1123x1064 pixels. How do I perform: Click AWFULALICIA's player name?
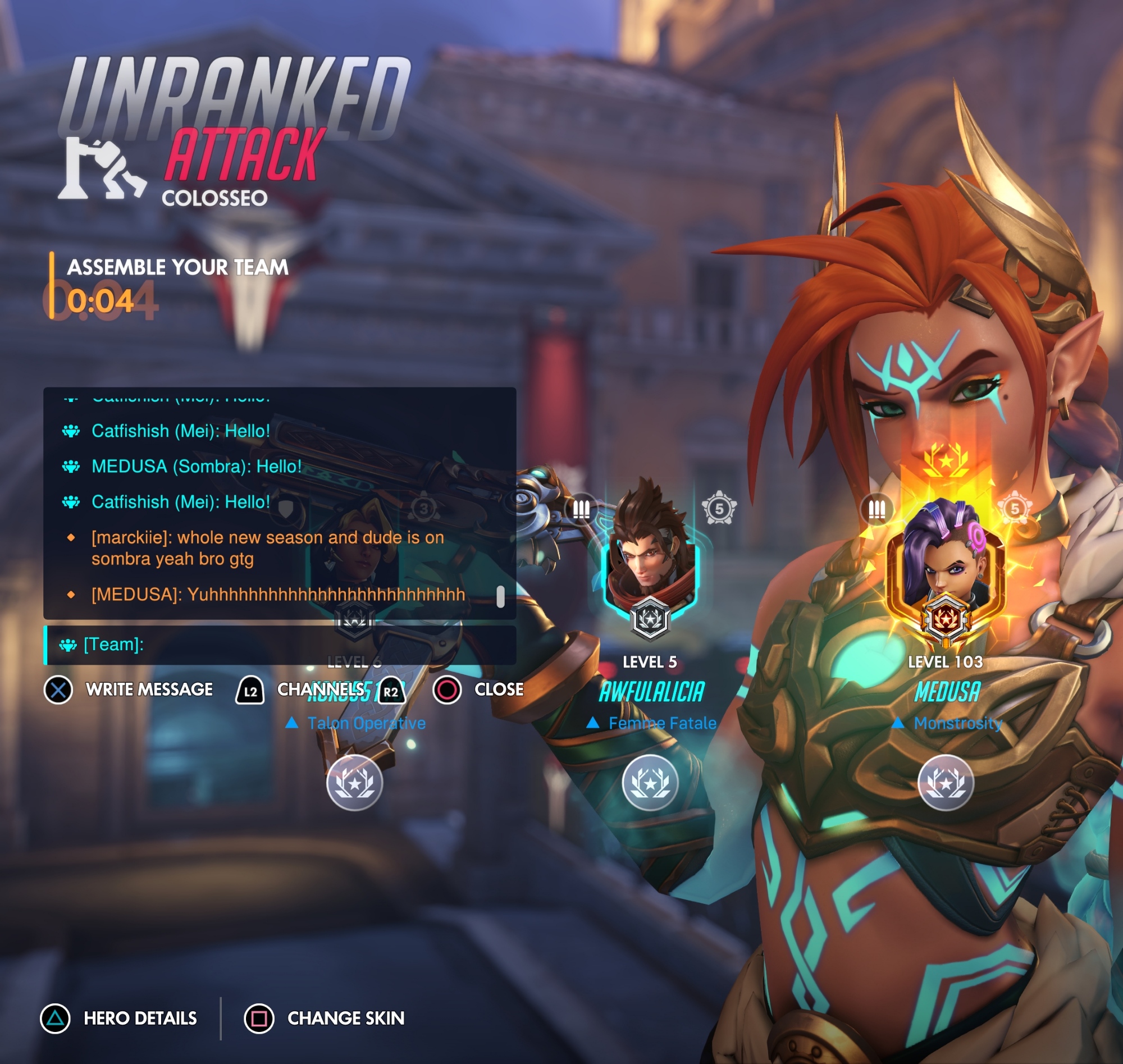(652, 692)
